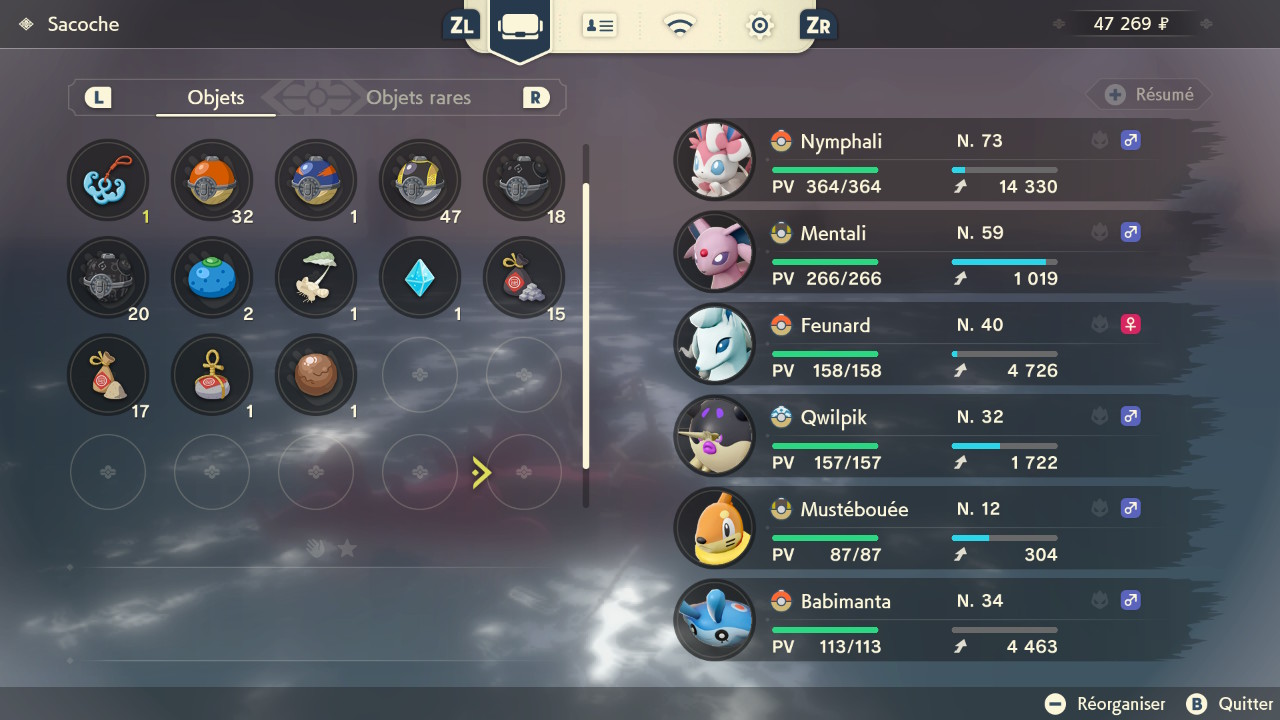This screenshot has width=1280, height=720.
Task: Open the trainer card tab
Action: (x=599, y=25)
